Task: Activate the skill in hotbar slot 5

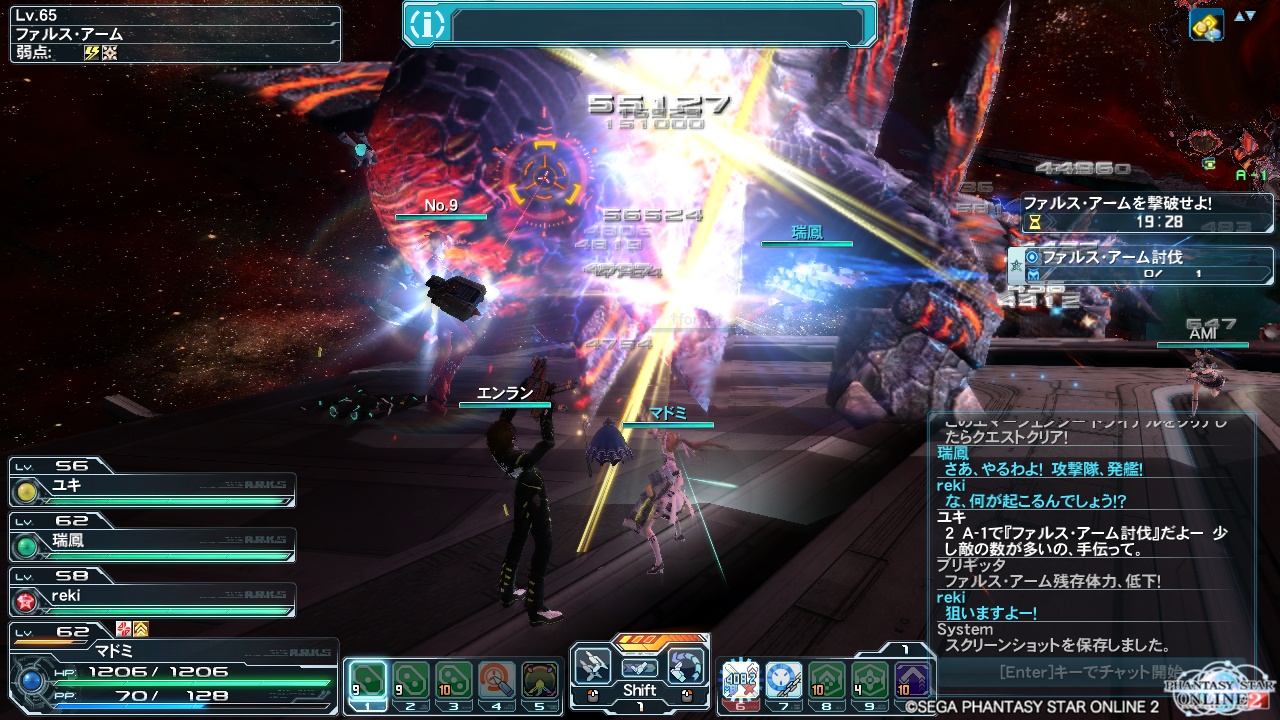Action: pyautogui.click(x=540, y=680)
